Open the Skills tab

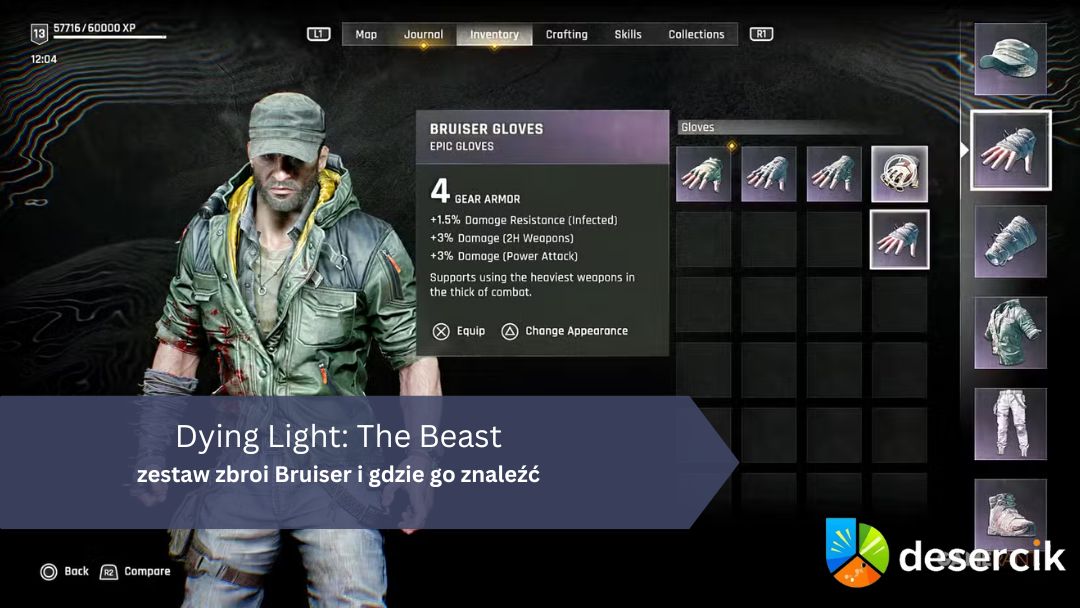tap(628, 34)
